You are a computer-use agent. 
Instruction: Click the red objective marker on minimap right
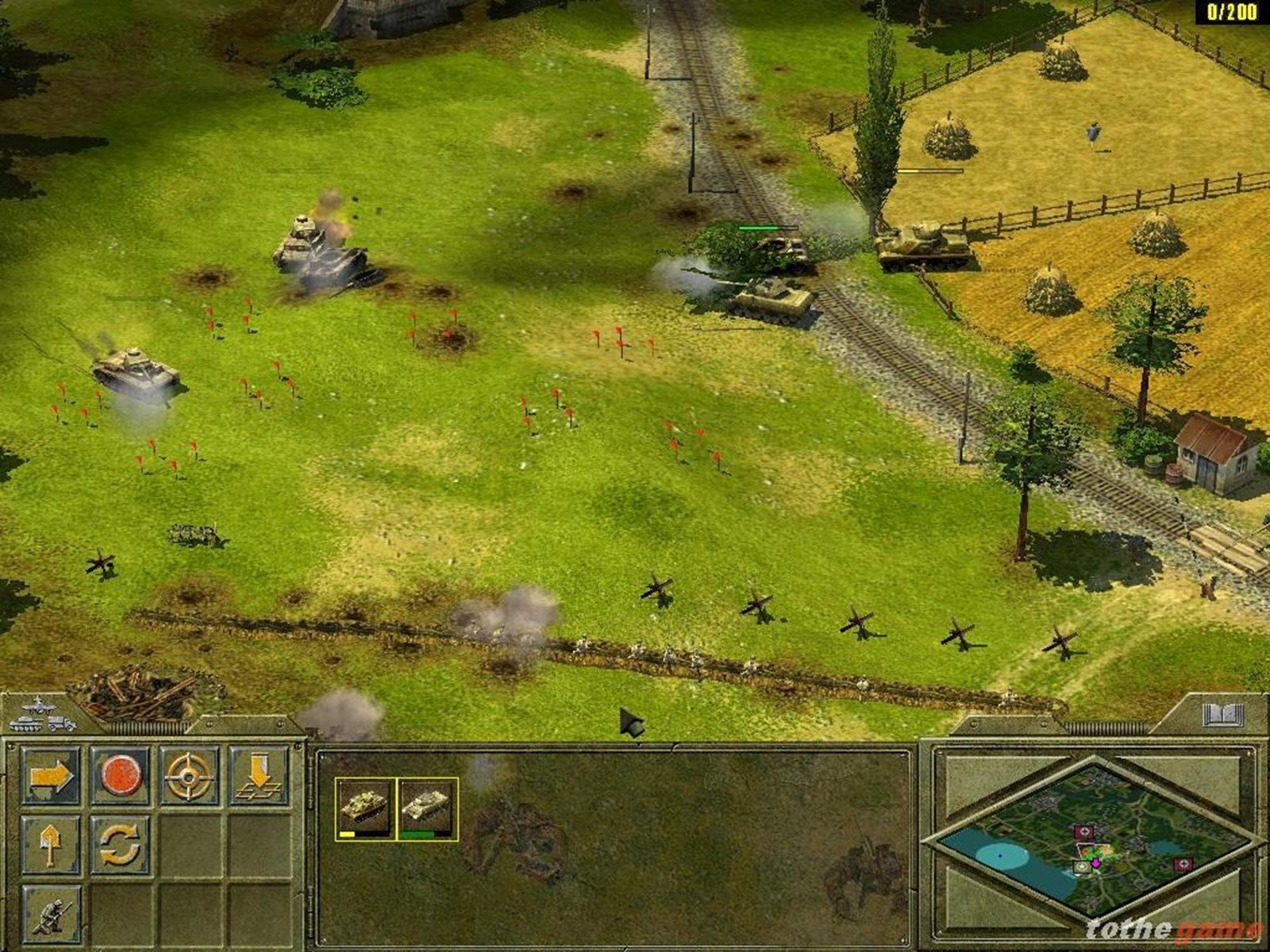1183,863
